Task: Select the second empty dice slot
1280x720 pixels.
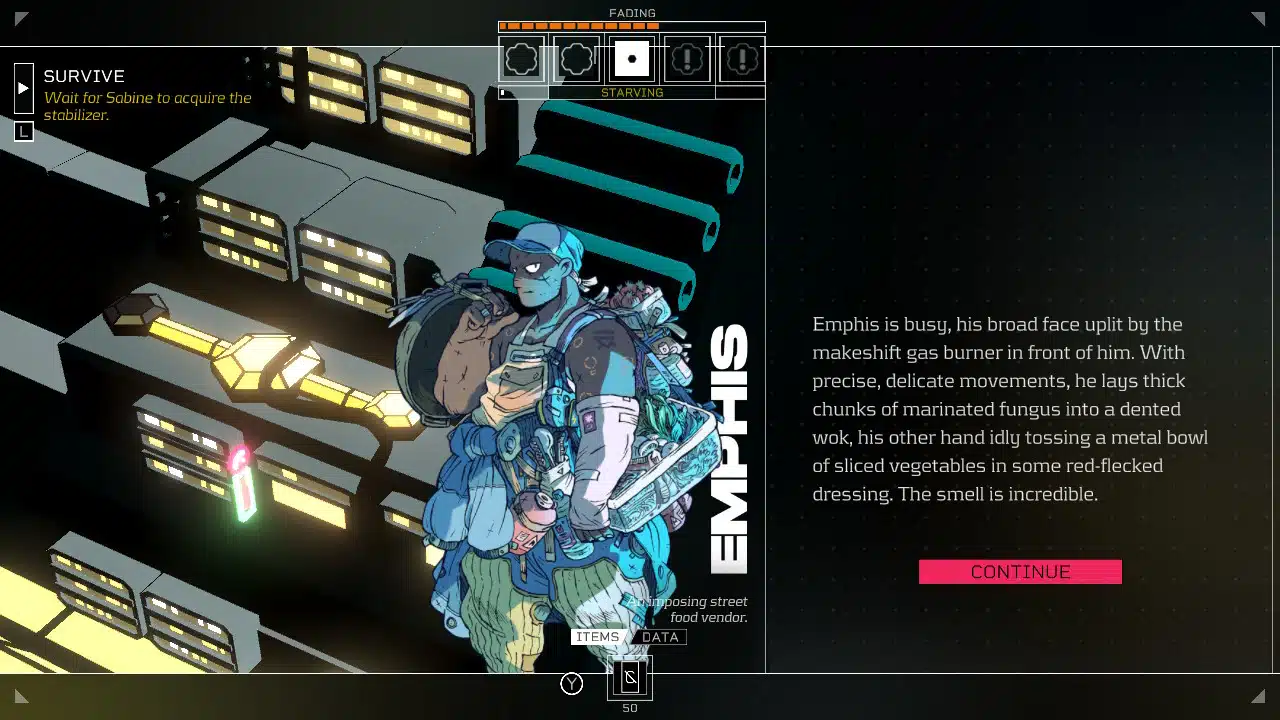Action: (576, 58)
